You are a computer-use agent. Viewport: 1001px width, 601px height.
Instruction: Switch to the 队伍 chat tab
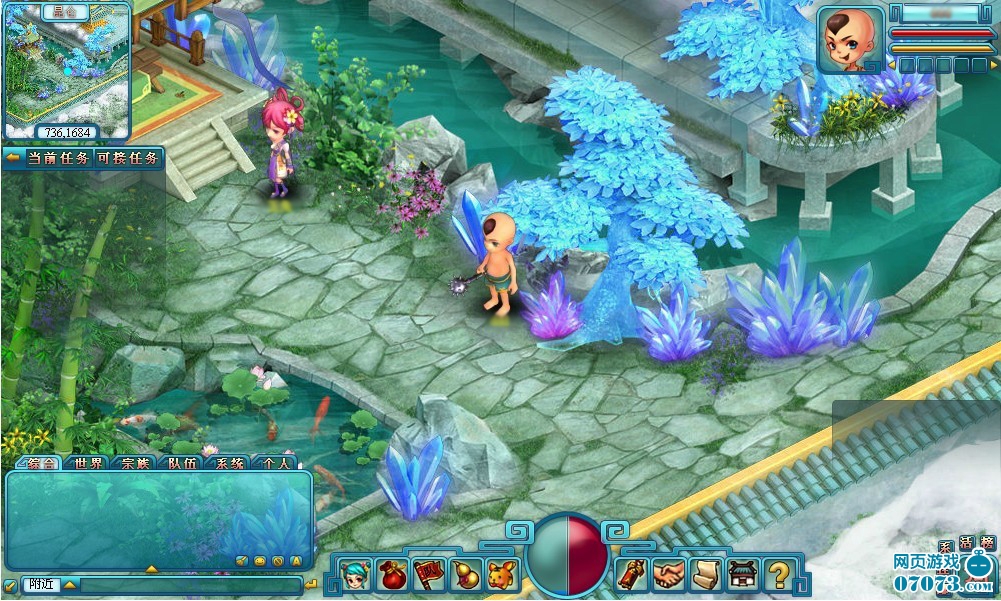182,463
